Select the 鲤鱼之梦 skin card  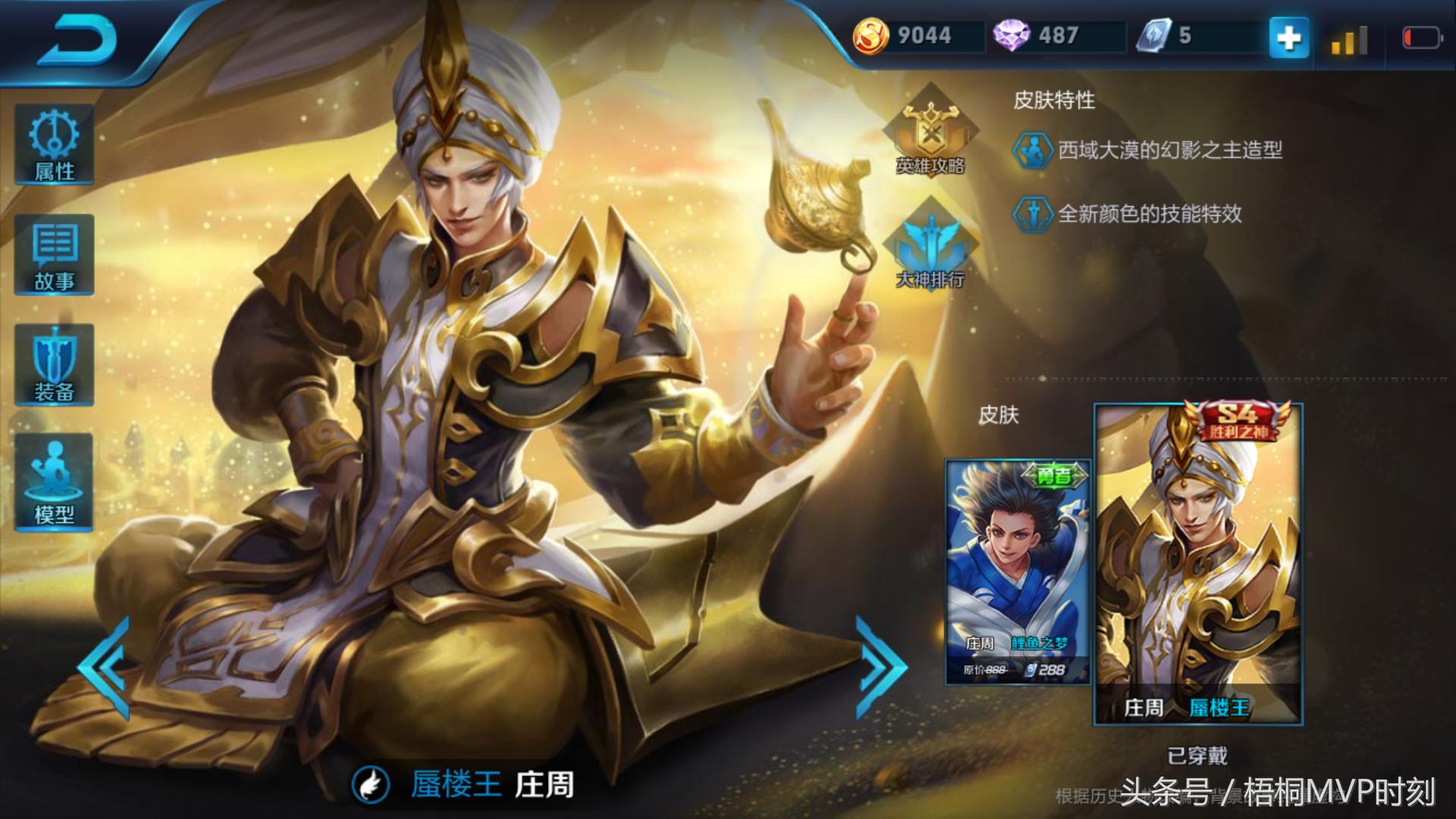pos(1018,571)
